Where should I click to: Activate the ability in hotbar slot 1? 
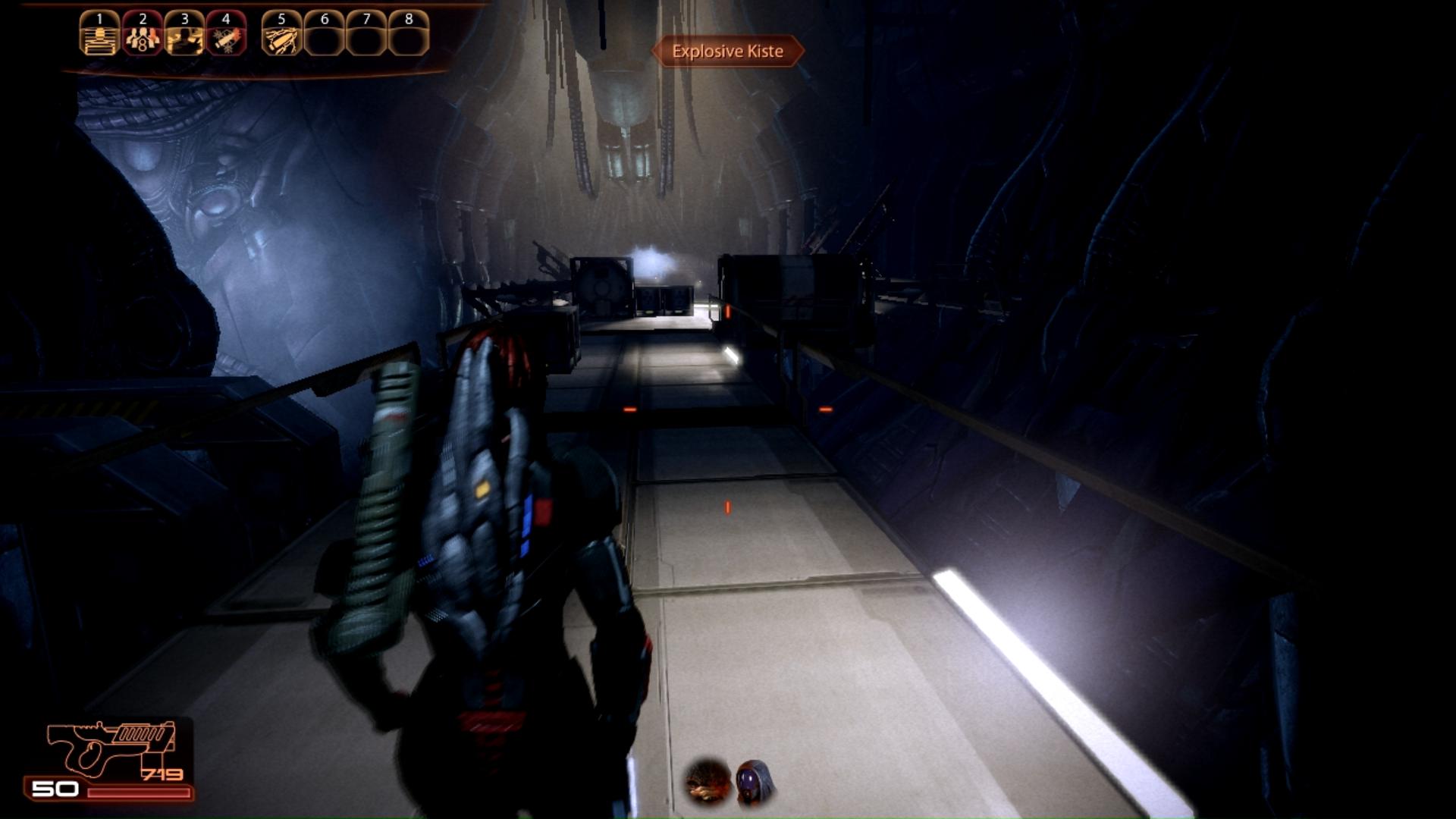(99, 34)
